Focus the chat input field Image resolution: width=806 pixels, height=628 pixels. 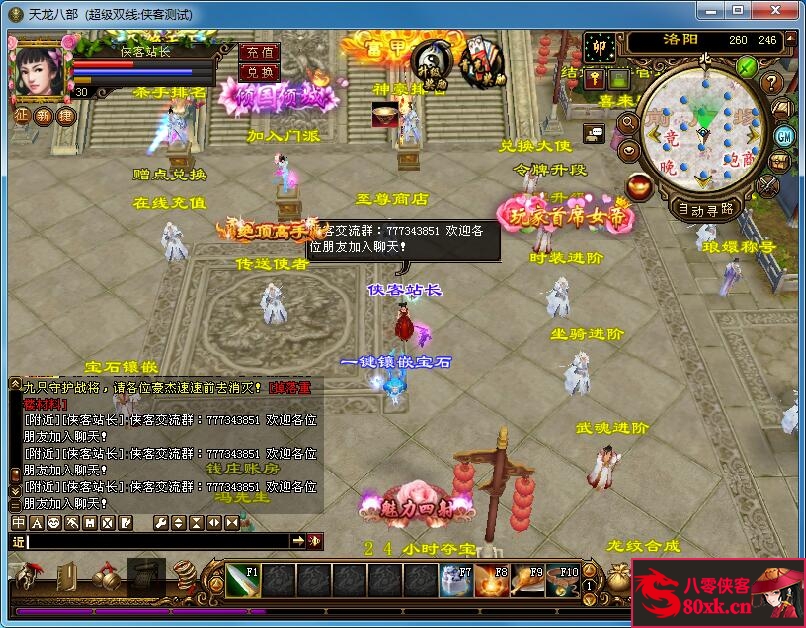[x=158, y=541]
